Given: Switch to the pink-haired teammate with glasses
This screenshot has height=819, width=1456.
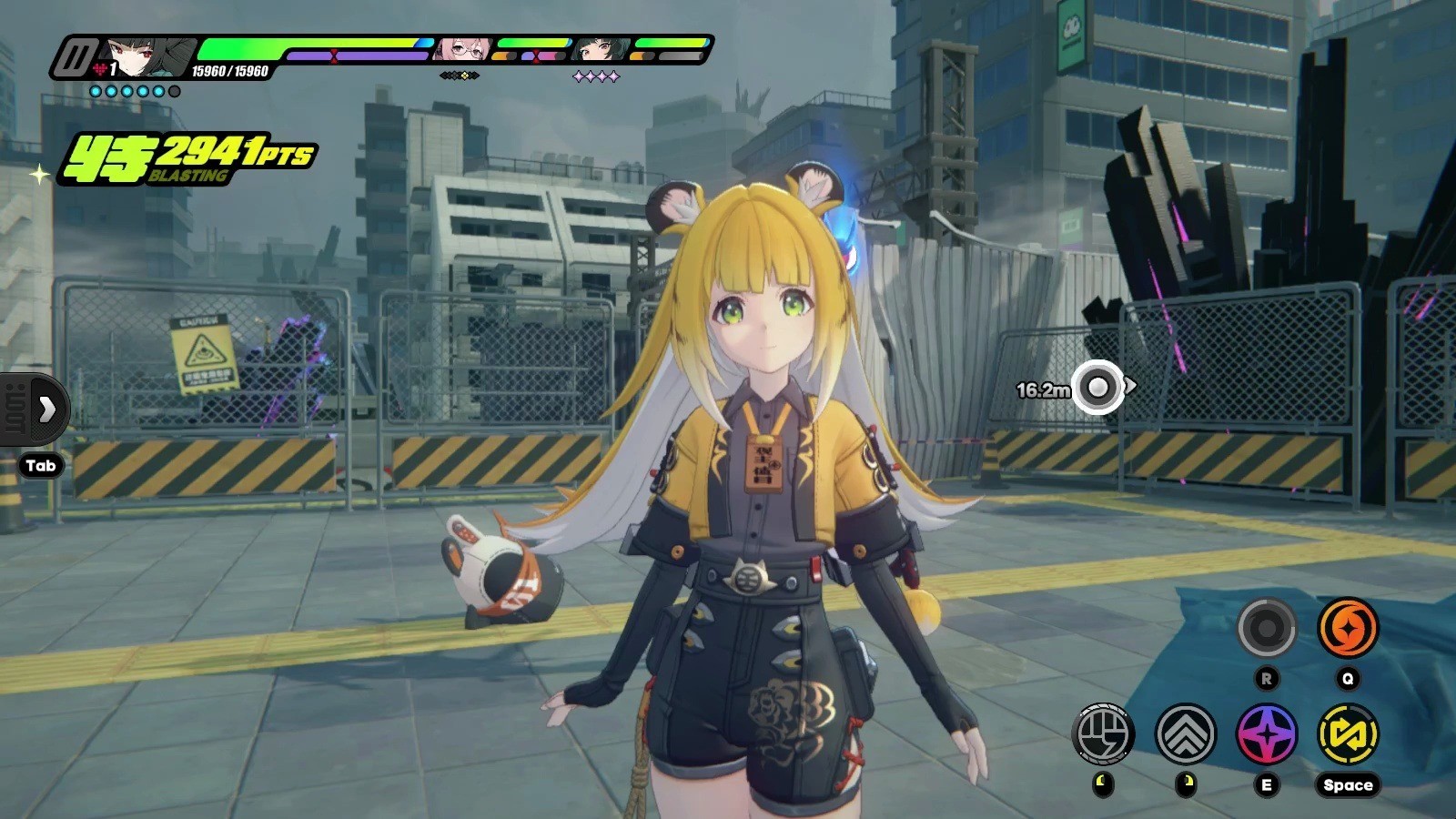Looking at the screenshot, I should (x=464, y=49).
